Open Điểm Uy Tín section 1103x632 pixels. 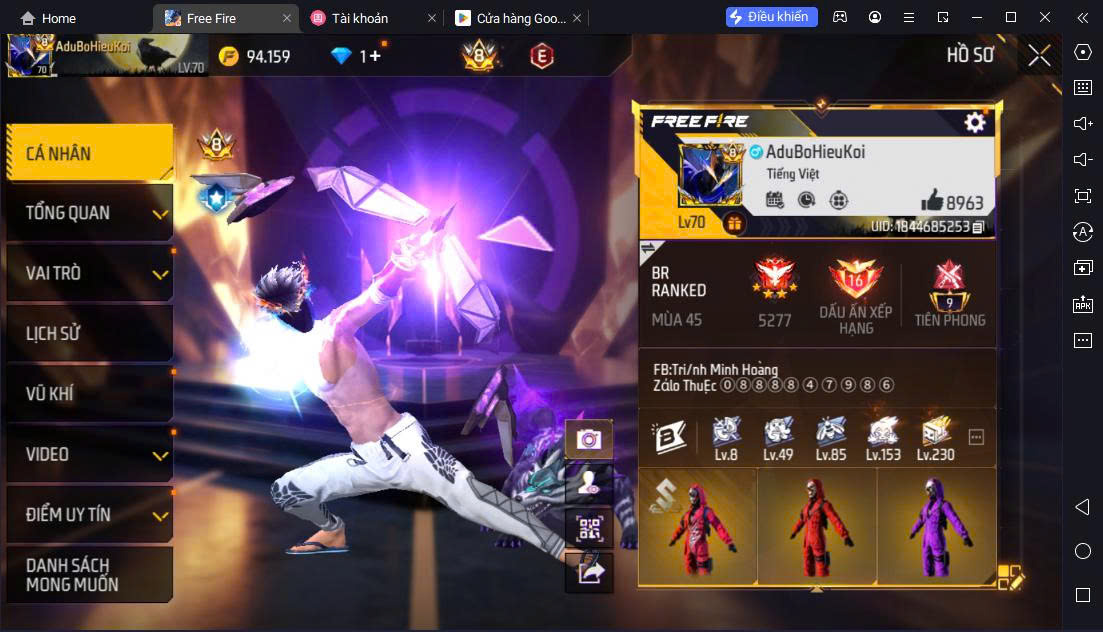pyautogui.click(x=89, y=514)
